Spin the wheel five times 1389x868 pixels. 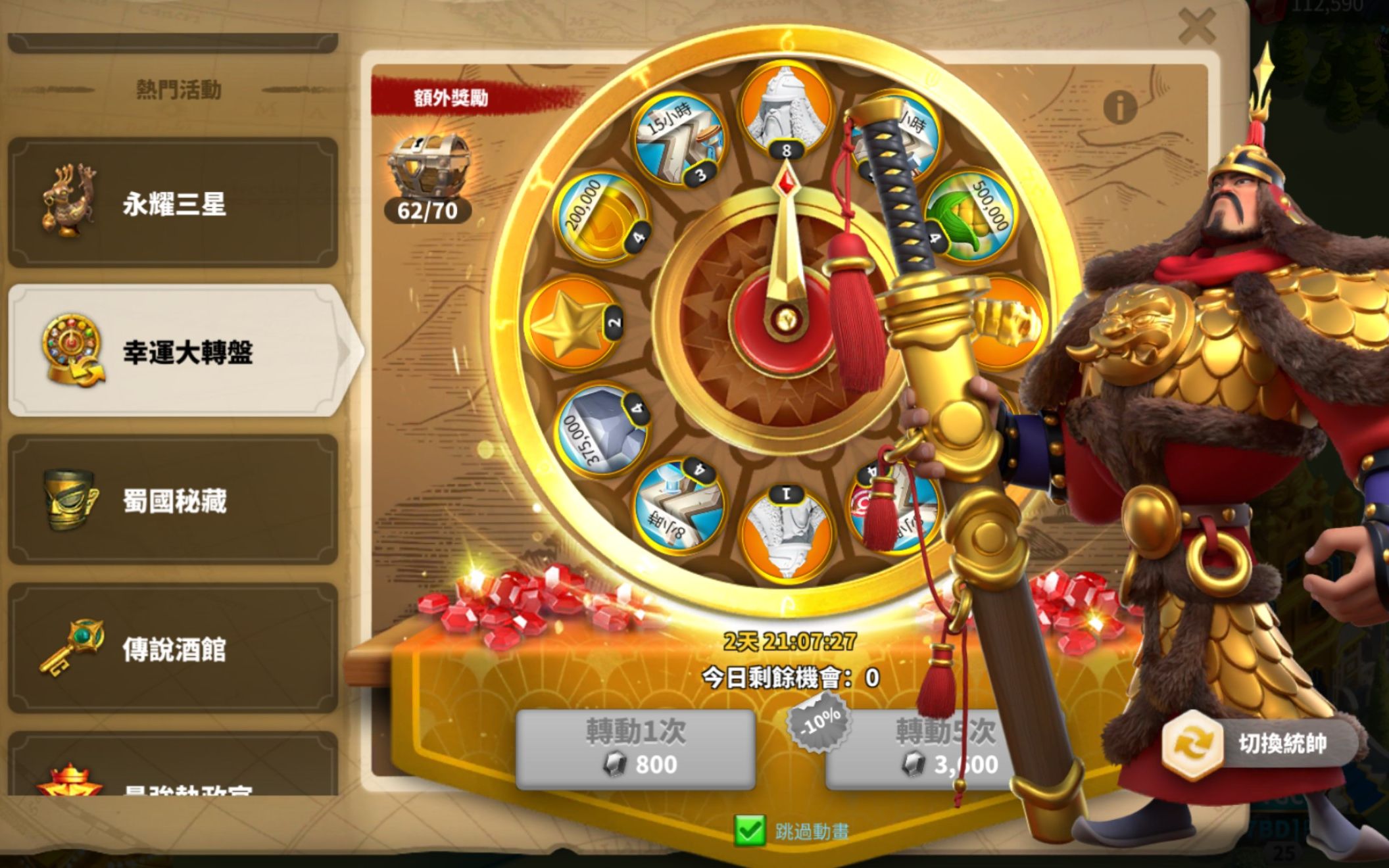point(921,749)
